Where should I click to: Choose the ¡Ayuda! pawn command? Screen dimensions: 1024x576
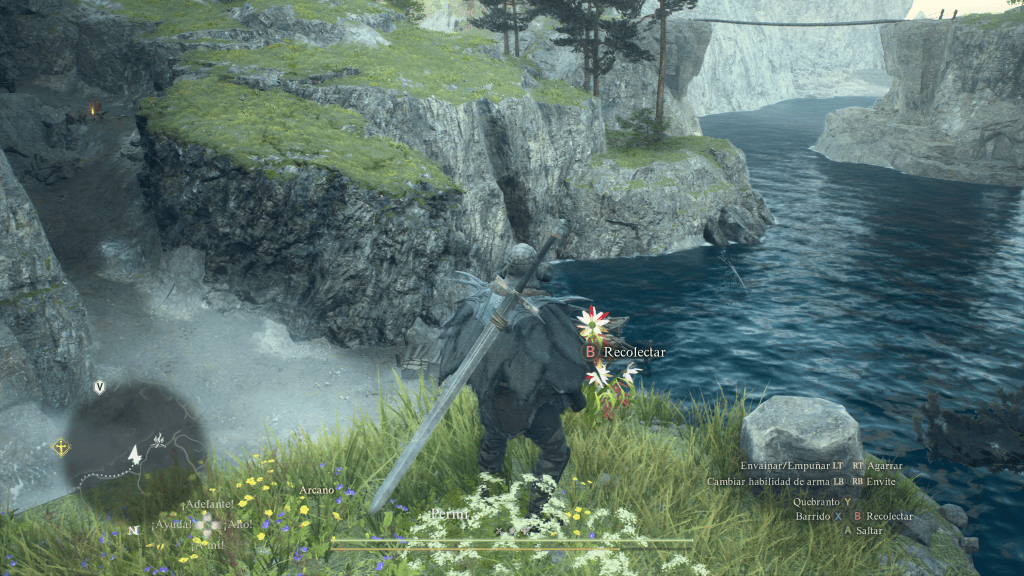coord(171,524)
